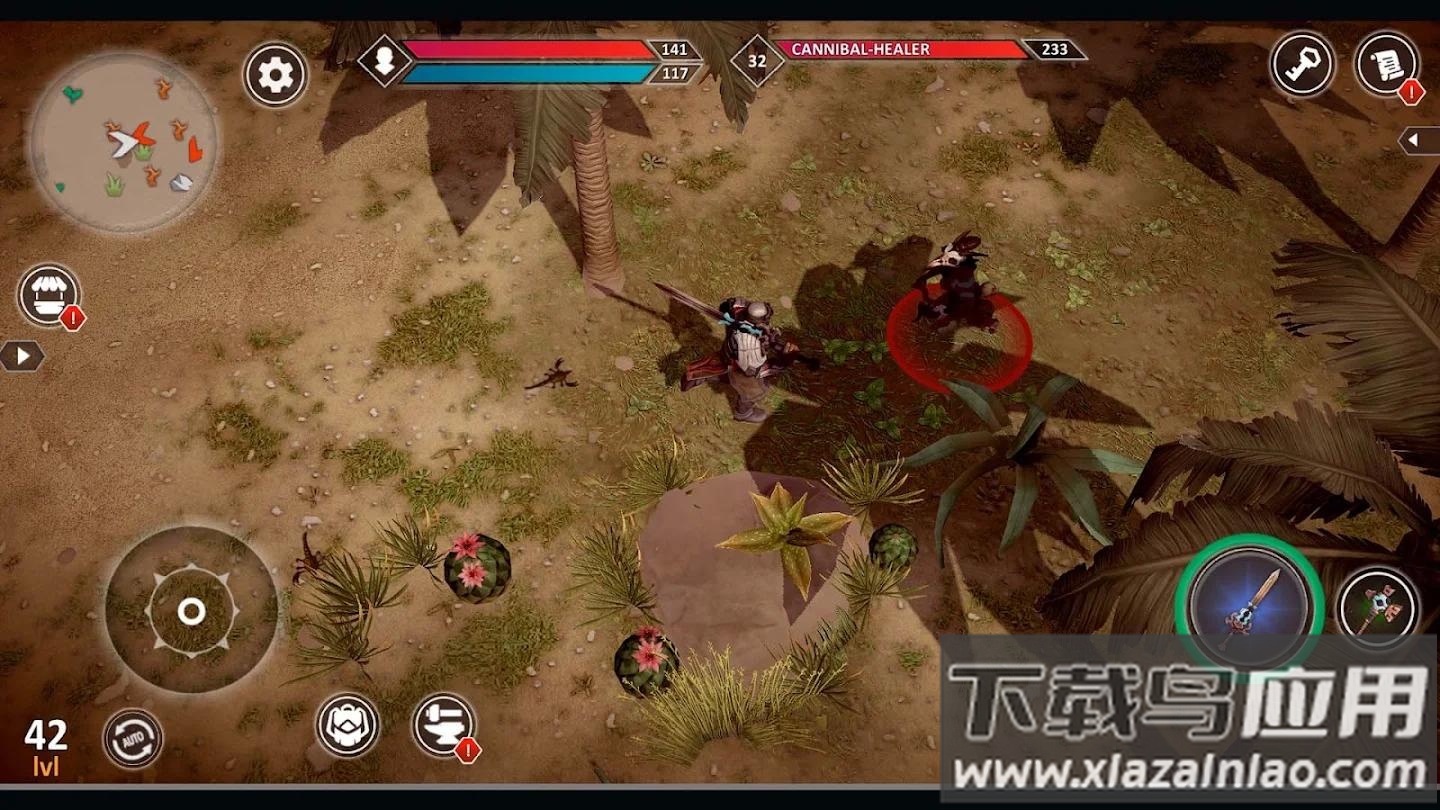This screenshot has height=810, width=1440.
Task: Click the circular minimap
Action: (x=124, y=142)
